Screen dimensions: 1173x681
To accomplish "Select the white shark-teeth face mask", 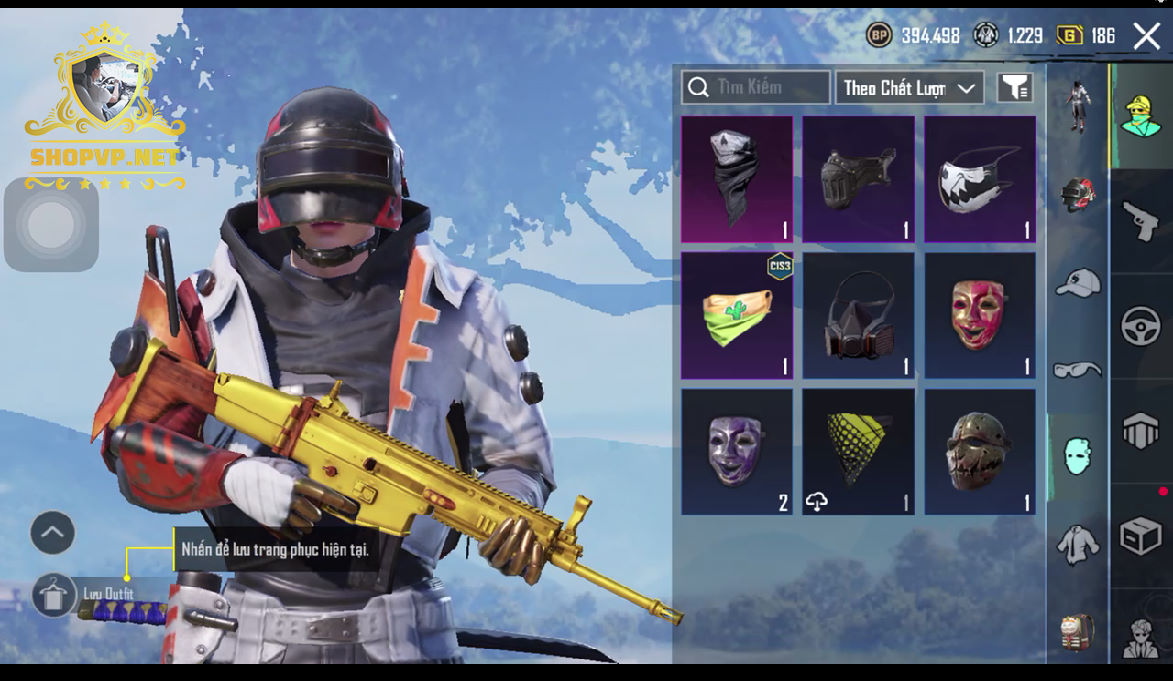I will coord(979,179).
